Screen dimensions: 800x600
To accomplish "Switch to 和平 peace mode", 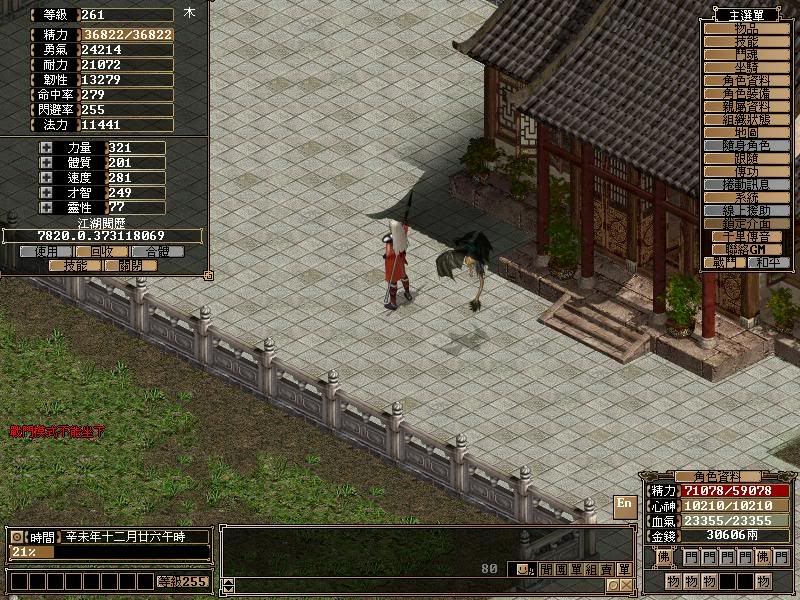I will [767, 262].
